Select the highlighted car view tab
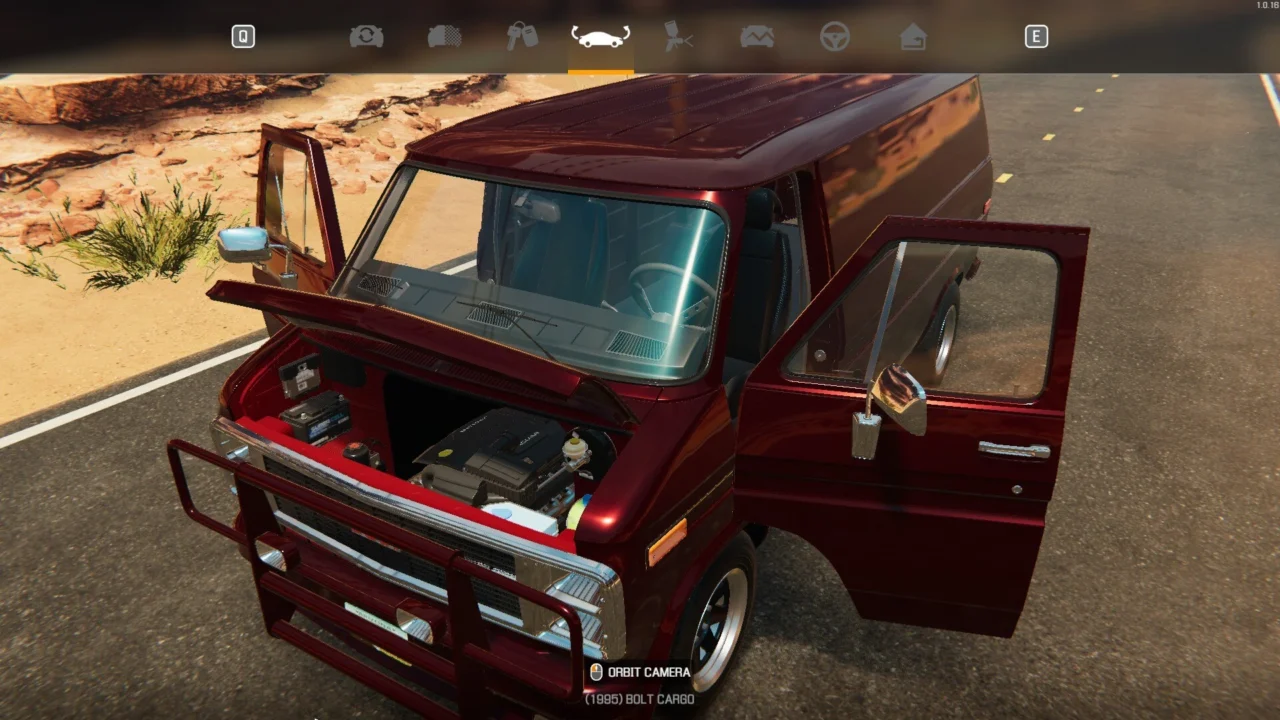This screenshot has height=720, width=1280. pyautogui.click(x=600, y=37)
